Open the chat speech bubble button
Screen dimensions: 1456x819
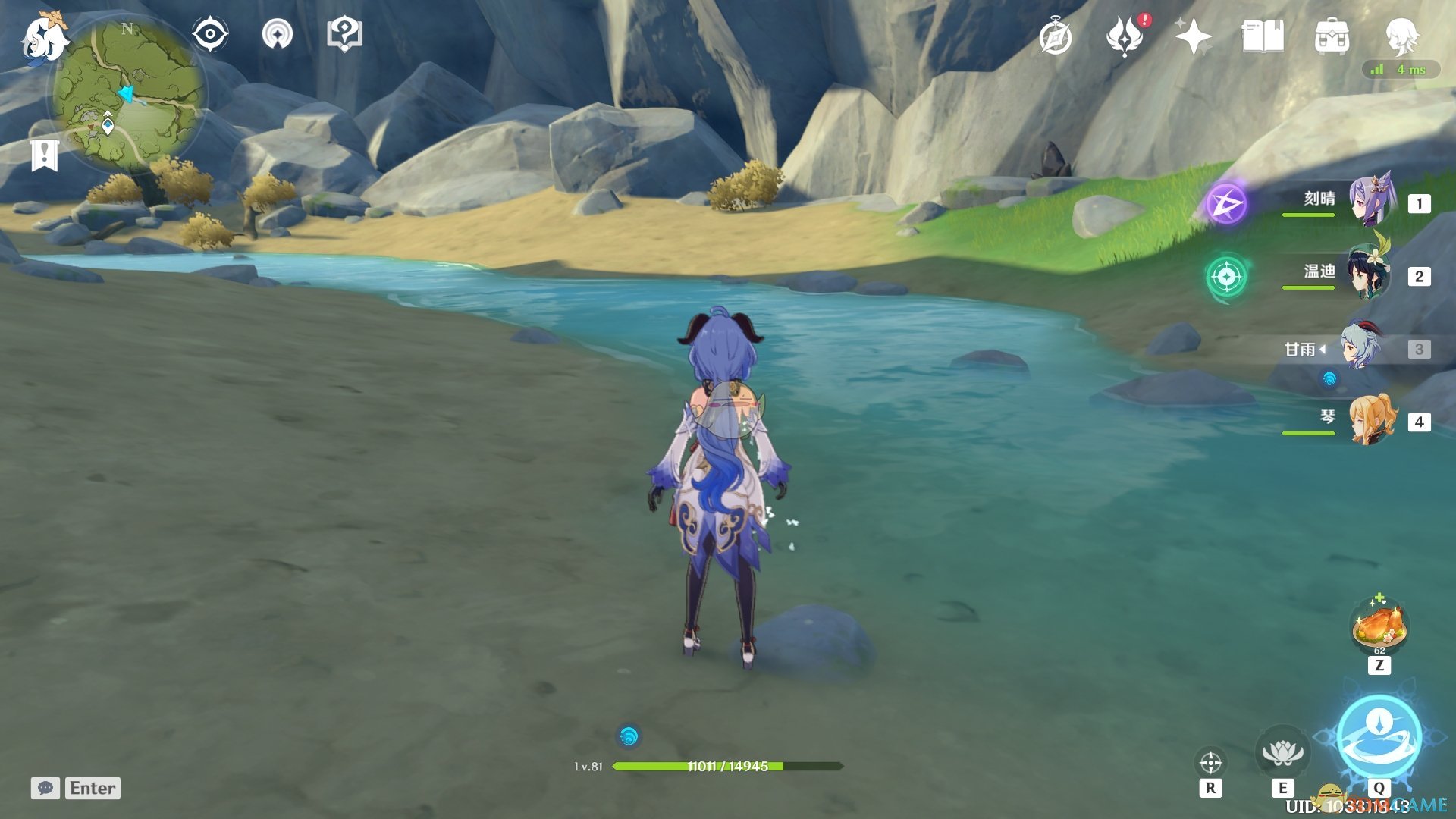coord(45,788)
